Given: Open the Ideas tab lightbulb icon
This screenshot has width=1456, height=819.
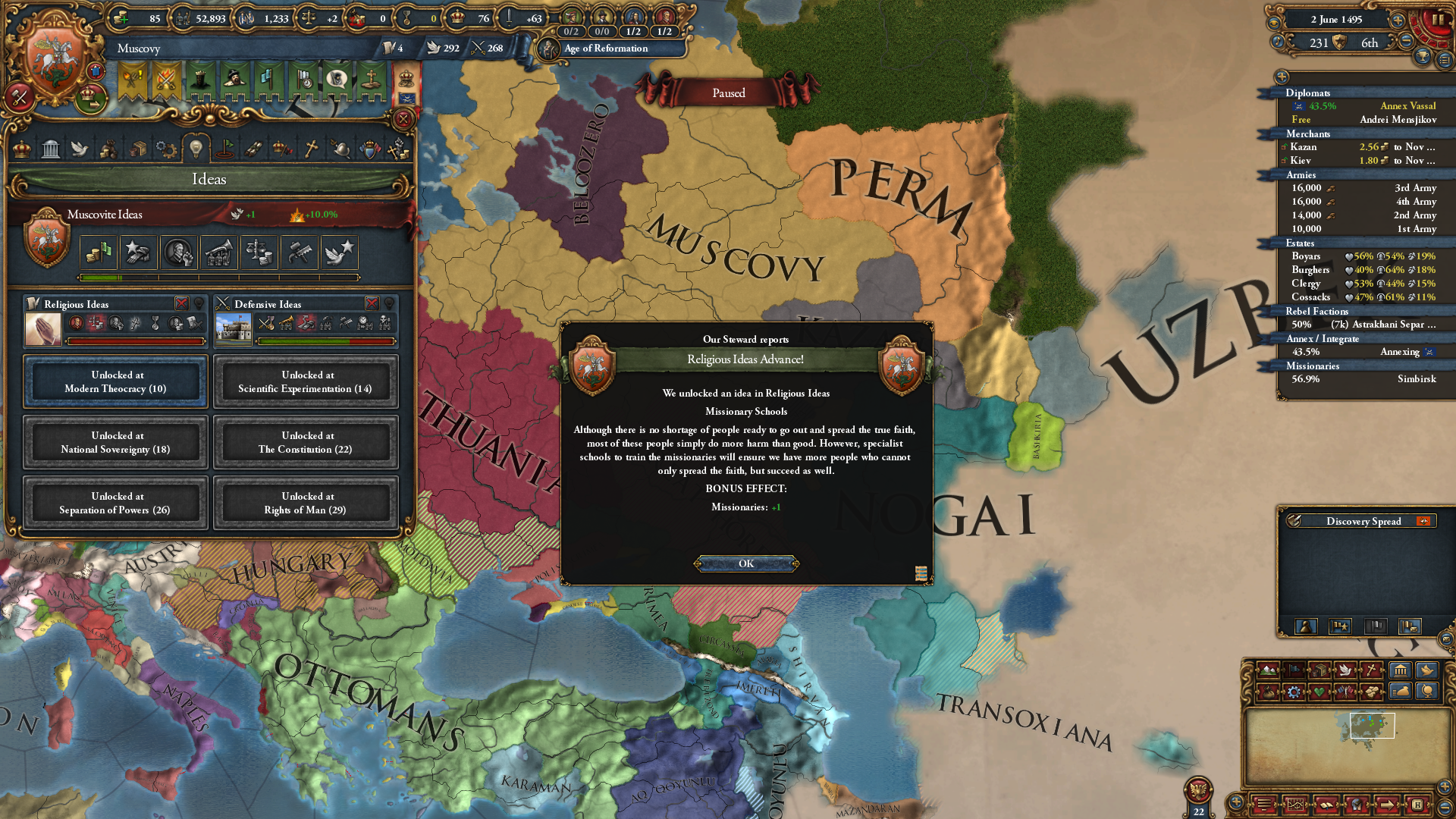Looking at the screenshot, I should 196,149.
